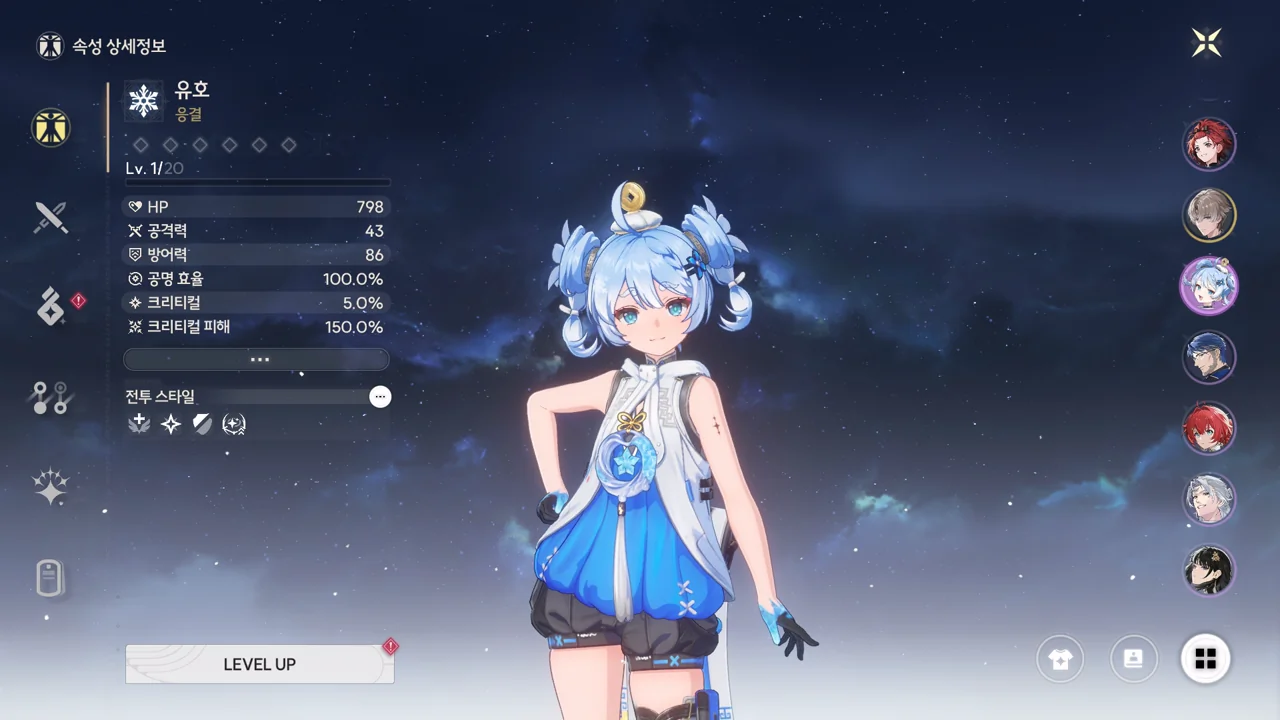Select the attributes figure tab
Viewport: 1280px width, 720px height.
coord(50,127)
